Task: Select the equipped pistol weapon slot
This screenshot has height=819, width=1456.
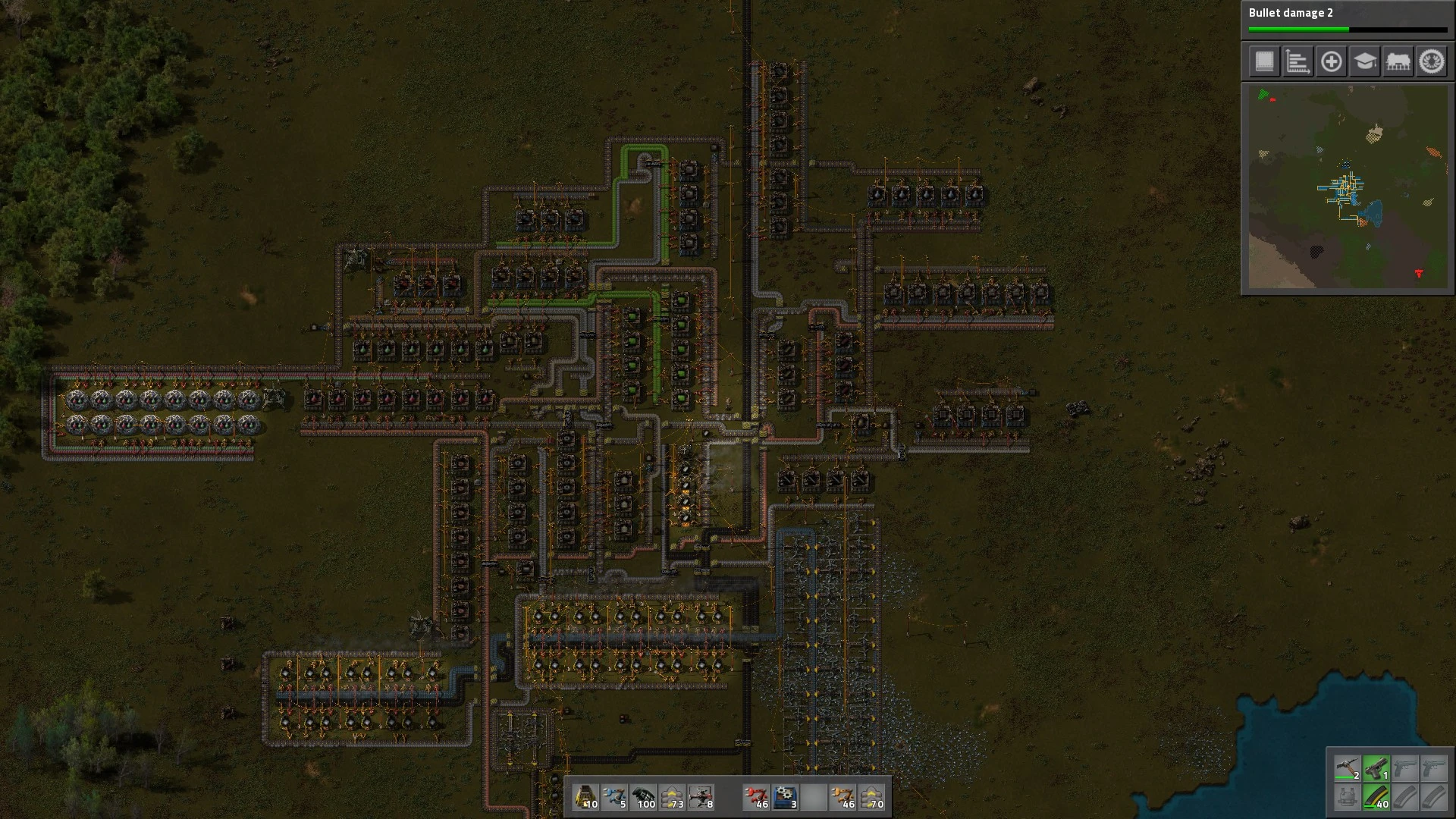Action: [1376, 768]
